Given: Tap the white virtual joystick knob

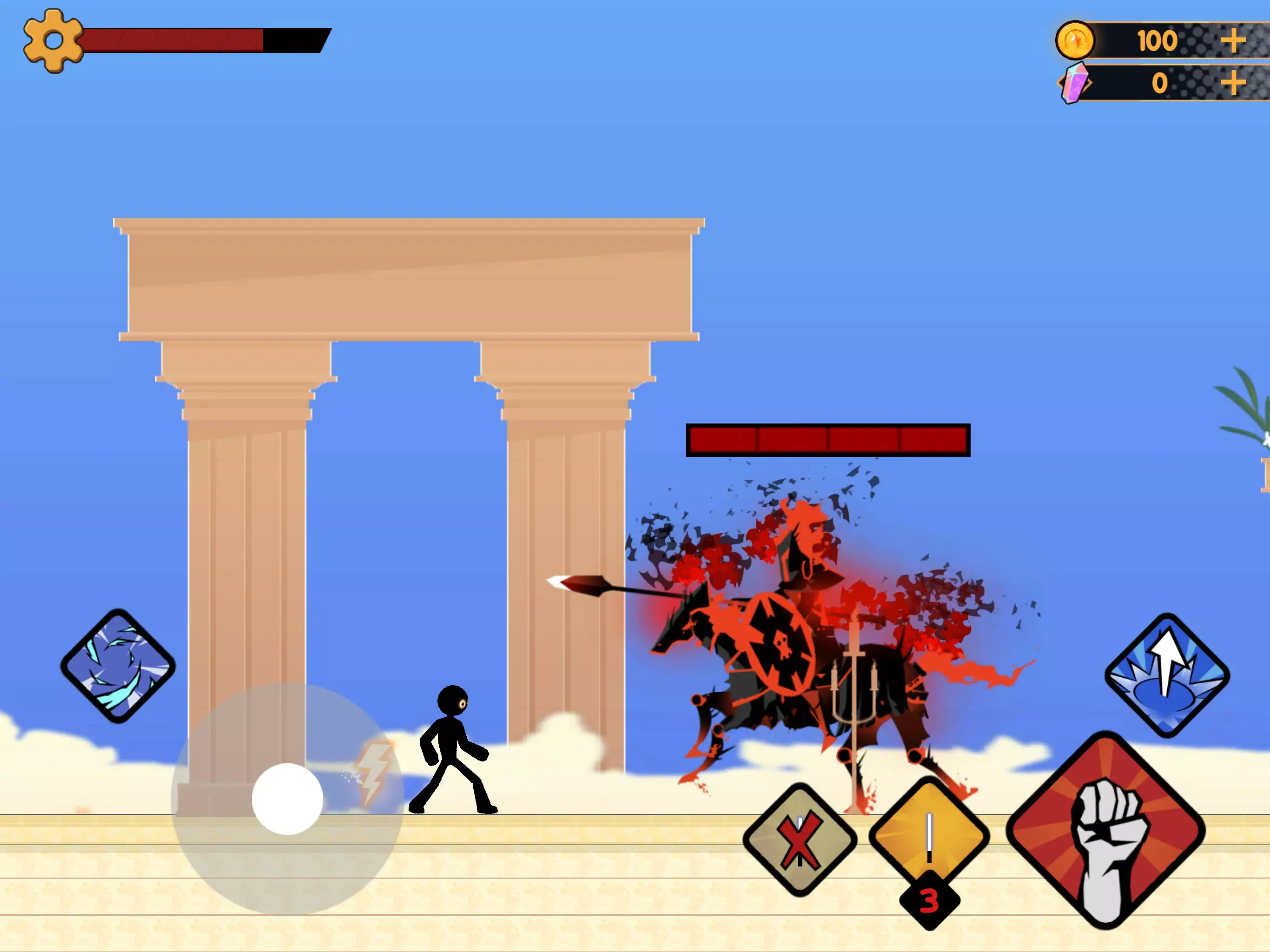Looking at the screenshot, I should tap(287, 799).
